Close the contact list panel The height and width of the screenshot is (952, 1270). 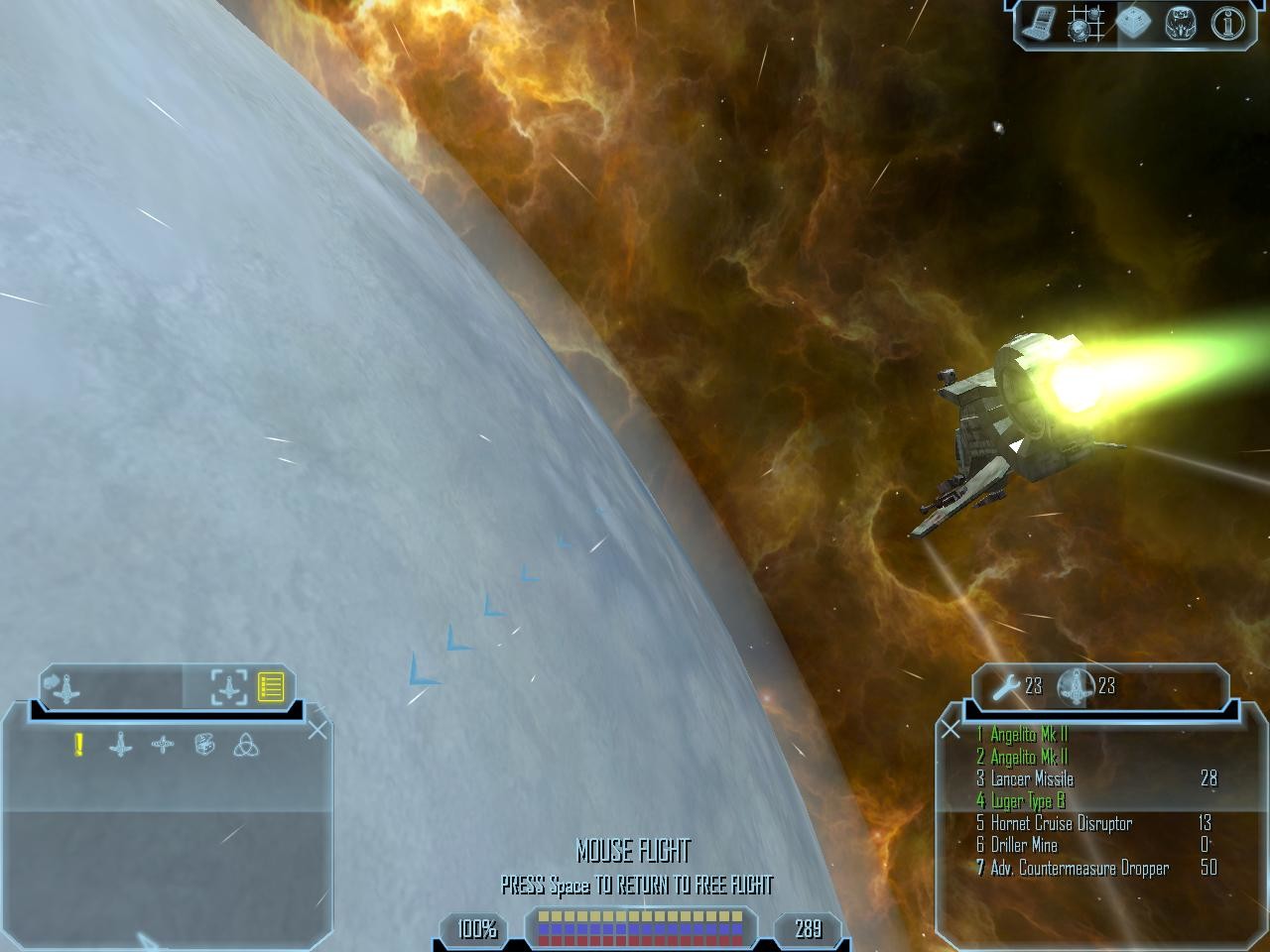[317, 731]
